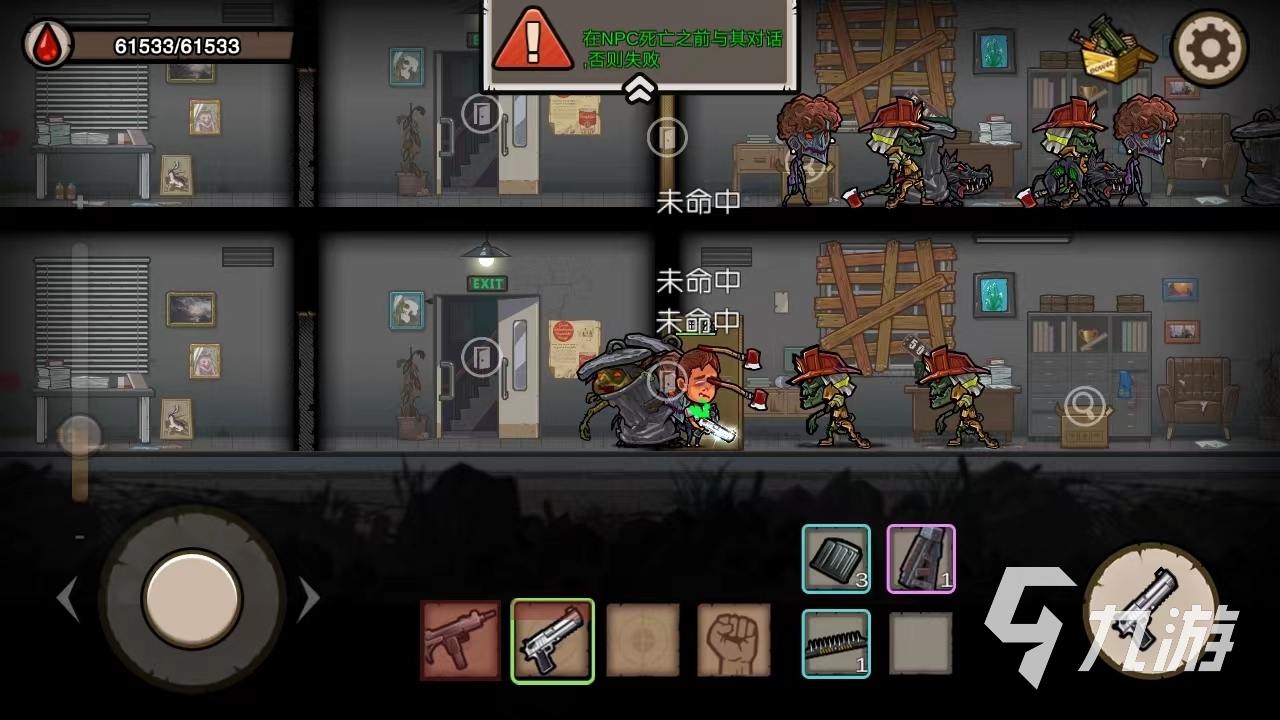Tap the virtual joystick knob

[x=192, y=597]
